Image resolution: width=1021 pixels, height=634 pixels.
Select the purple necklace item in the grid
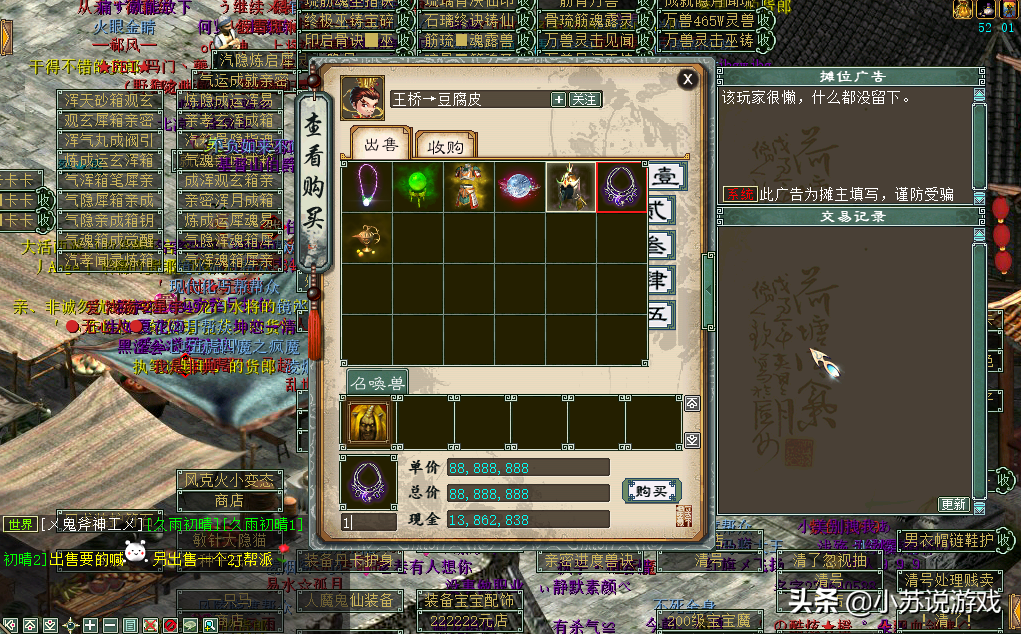point(621,187)
